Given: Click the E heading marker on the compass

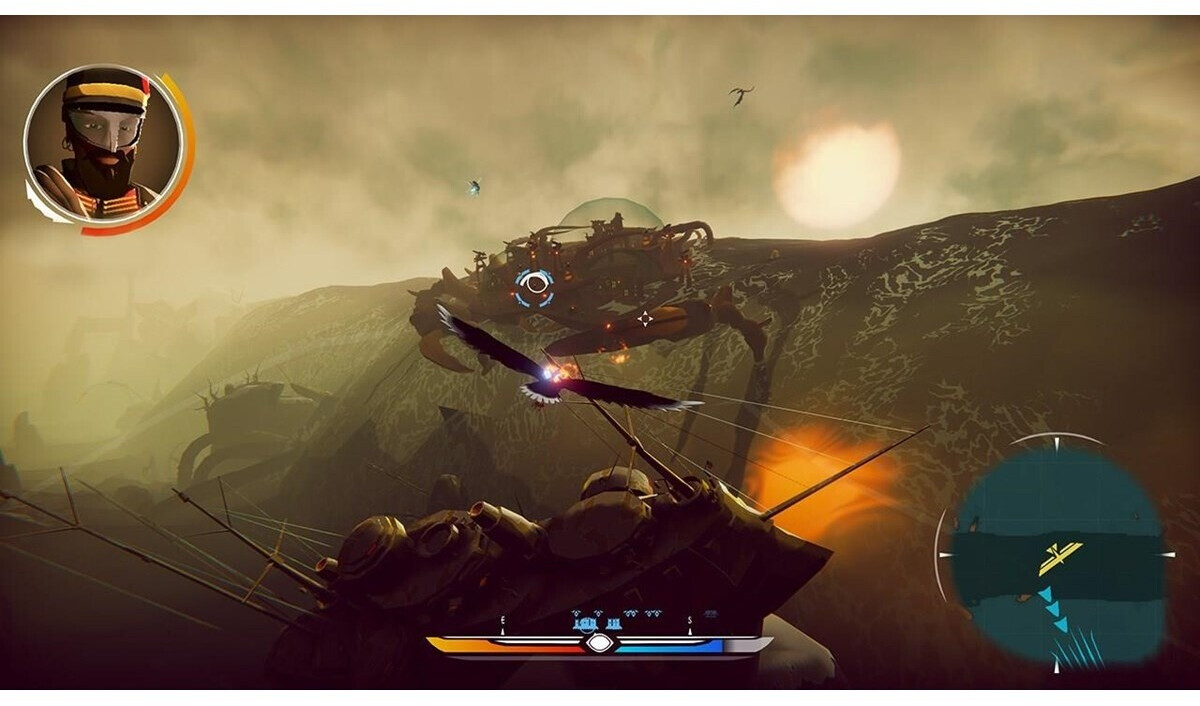Looking at the screenshot, I should point(502,621).
